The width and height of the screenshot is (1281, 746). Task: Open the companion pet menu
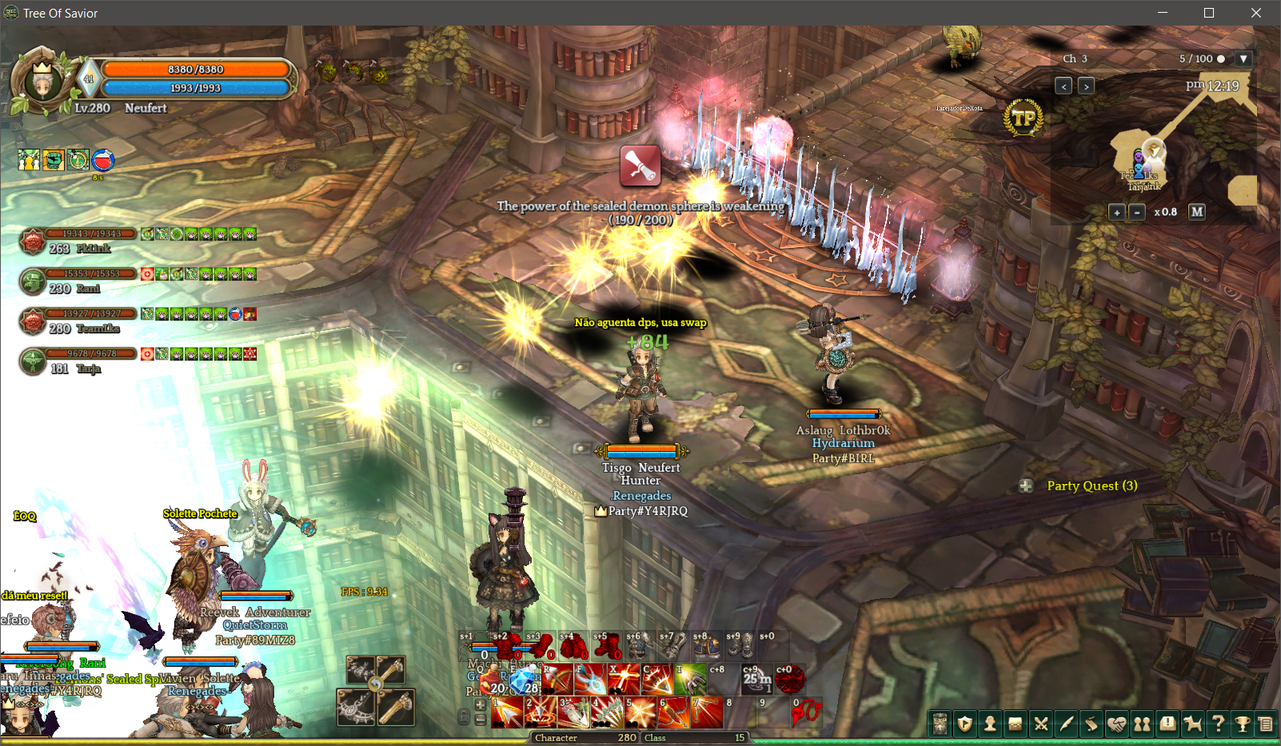coord(1192,724)
